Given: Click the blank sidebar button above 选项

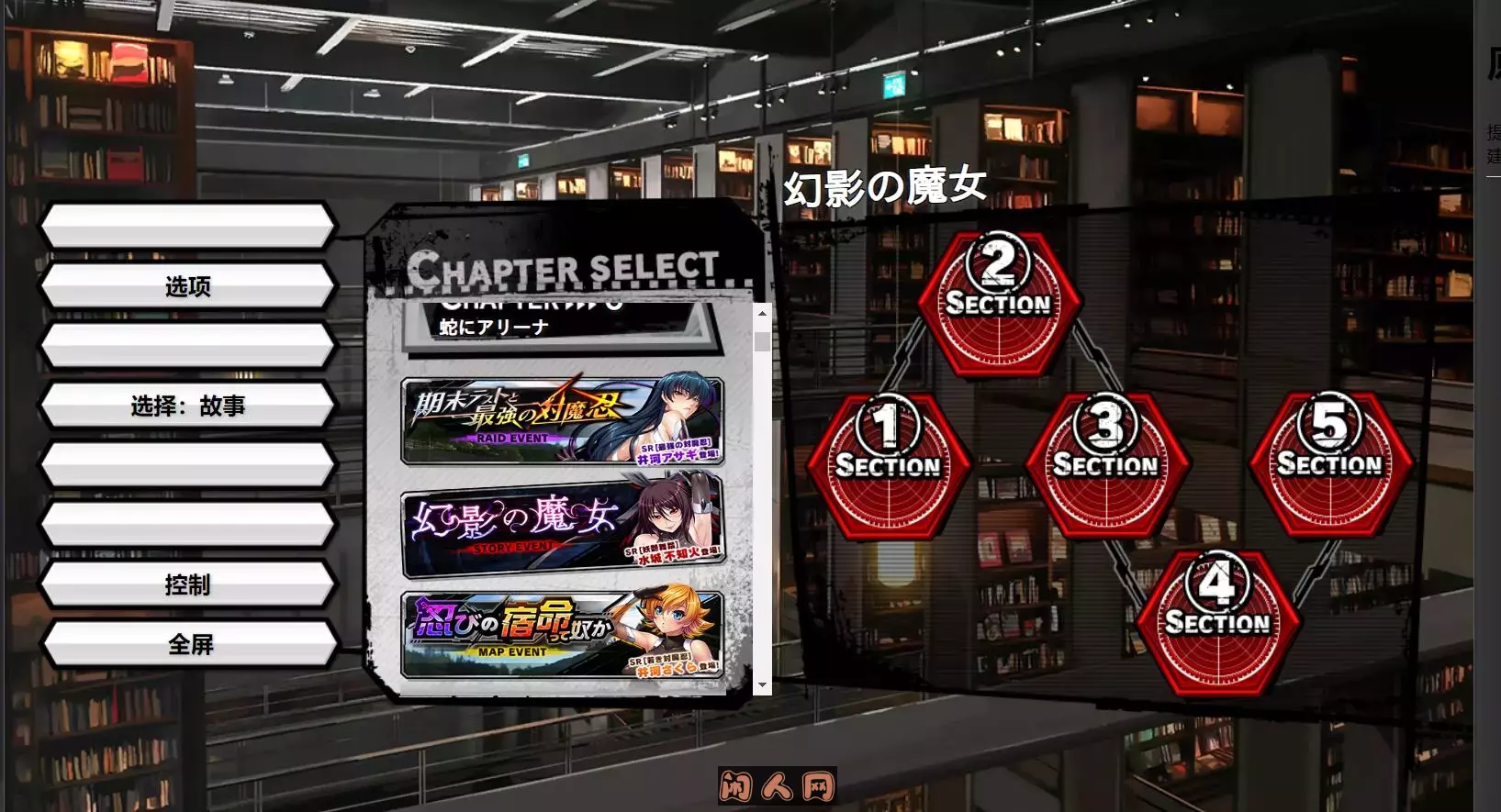Looking at the screenshot, I should coord(187,227).
